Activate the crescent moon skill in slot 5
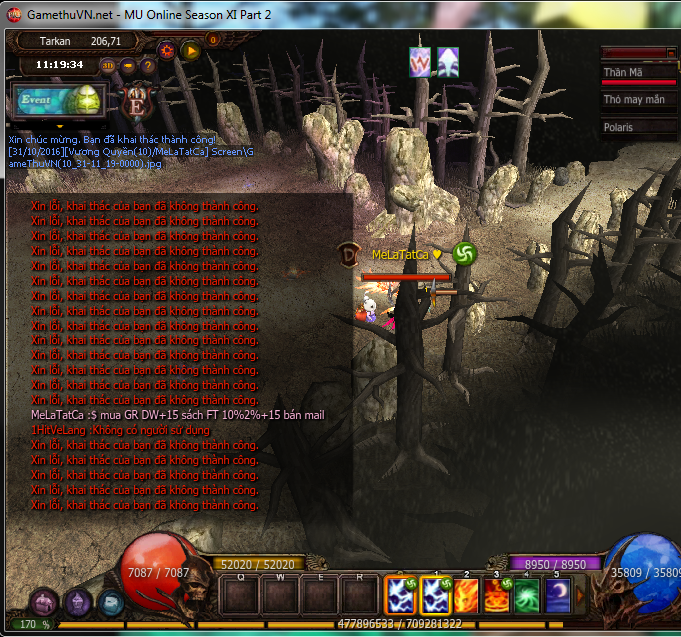 click(x=558, y=596)
